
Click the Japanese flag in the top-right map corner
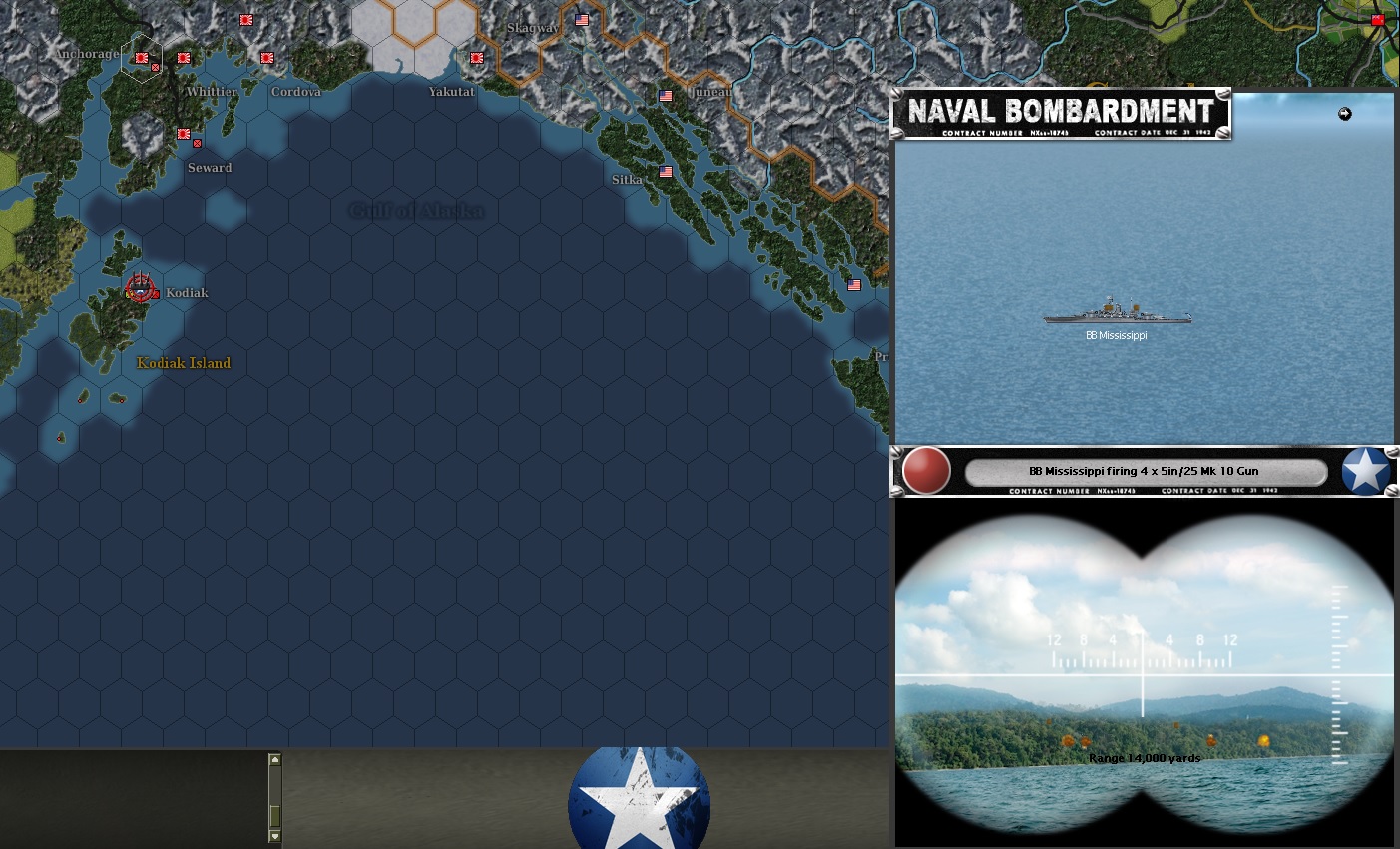coord(1378,17)
